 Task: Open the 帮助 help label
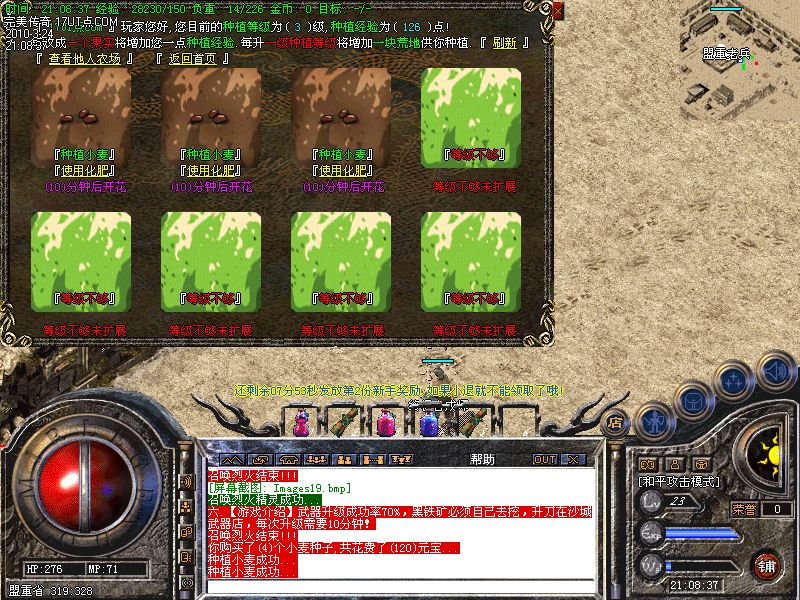point(482,459)
